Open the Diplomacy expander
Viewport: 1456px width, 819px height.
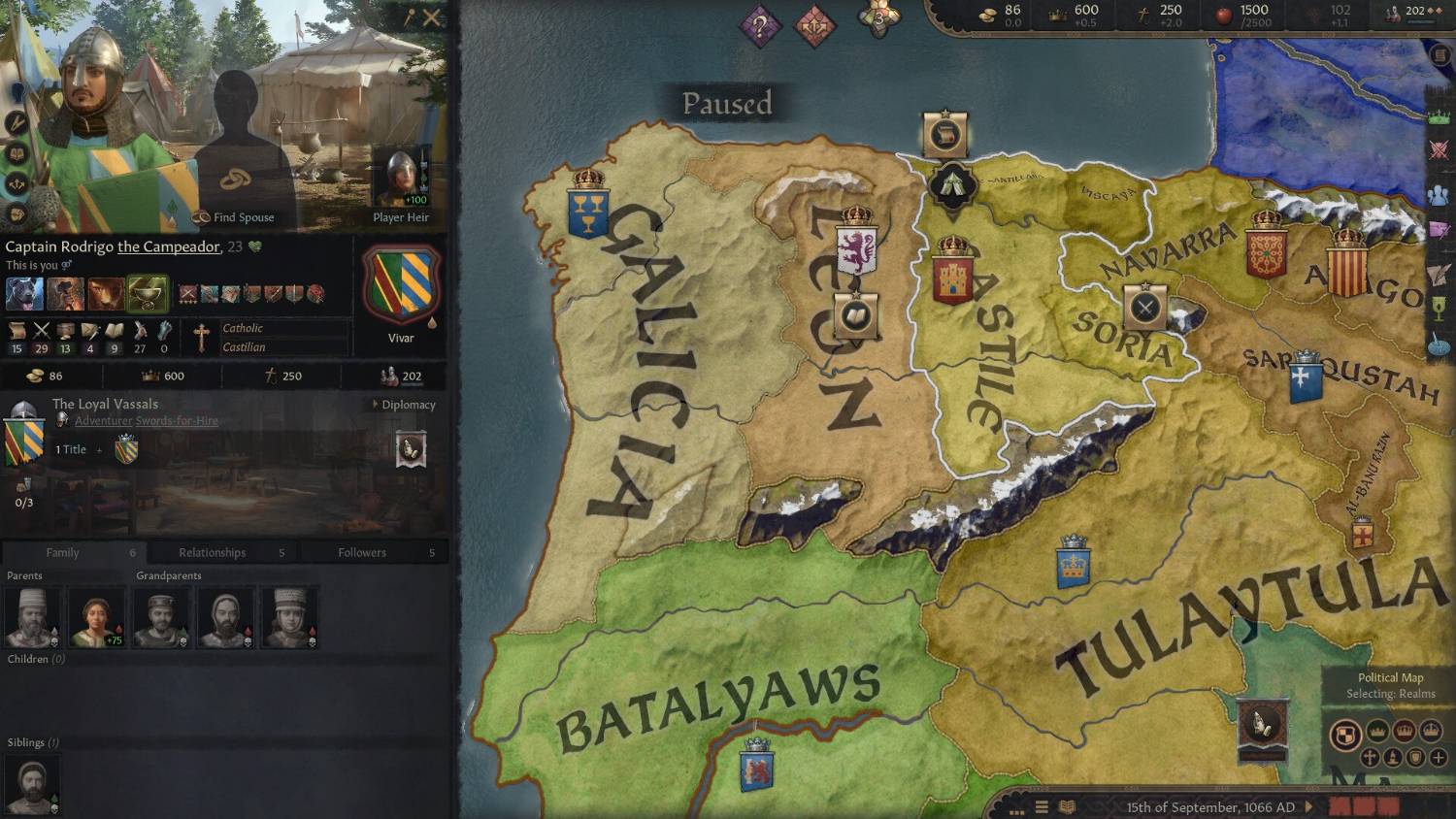pyautogui.click(x=404, y=405)
